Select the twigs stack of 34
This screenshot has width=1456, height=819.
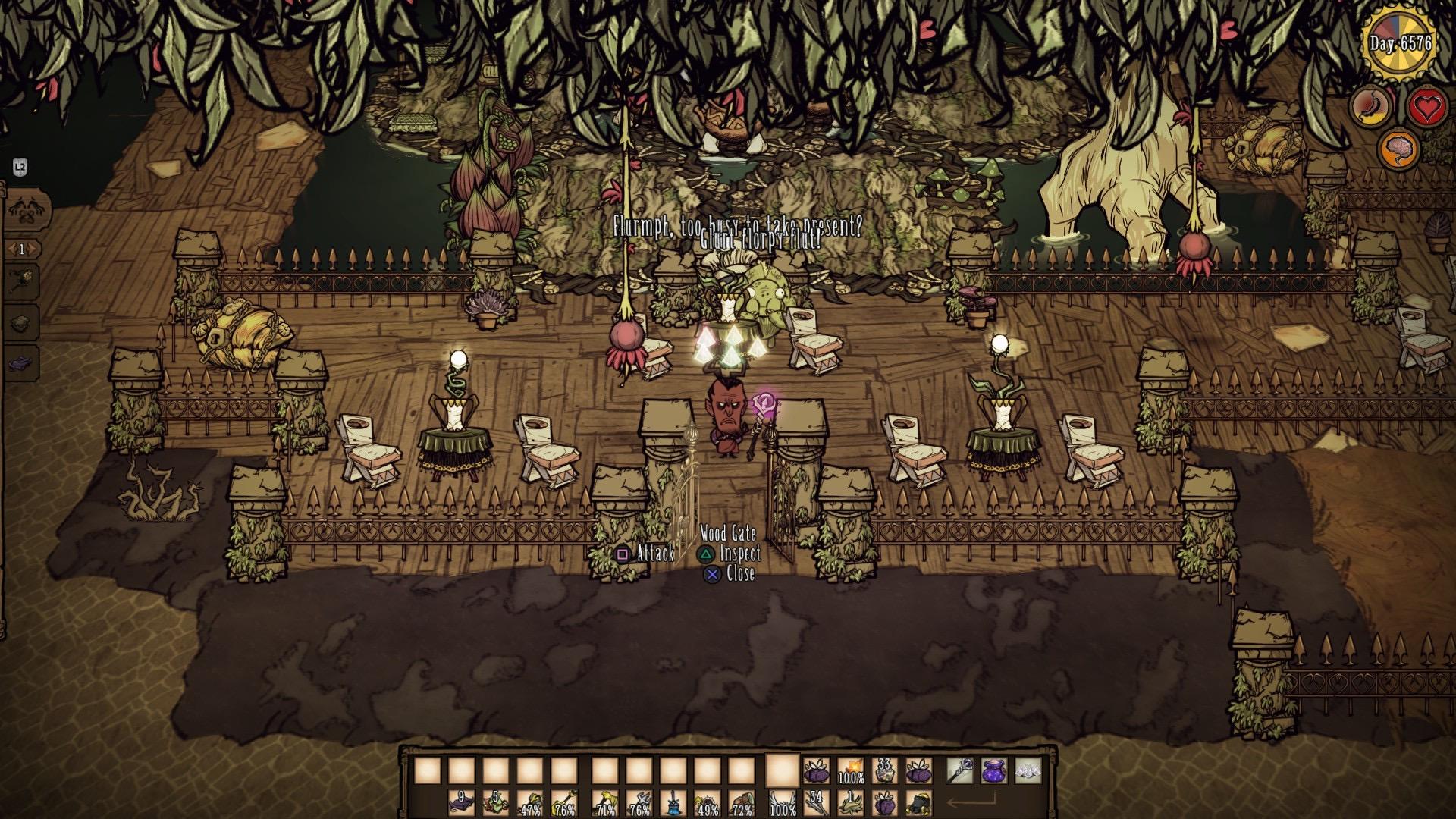pos(816,803)
